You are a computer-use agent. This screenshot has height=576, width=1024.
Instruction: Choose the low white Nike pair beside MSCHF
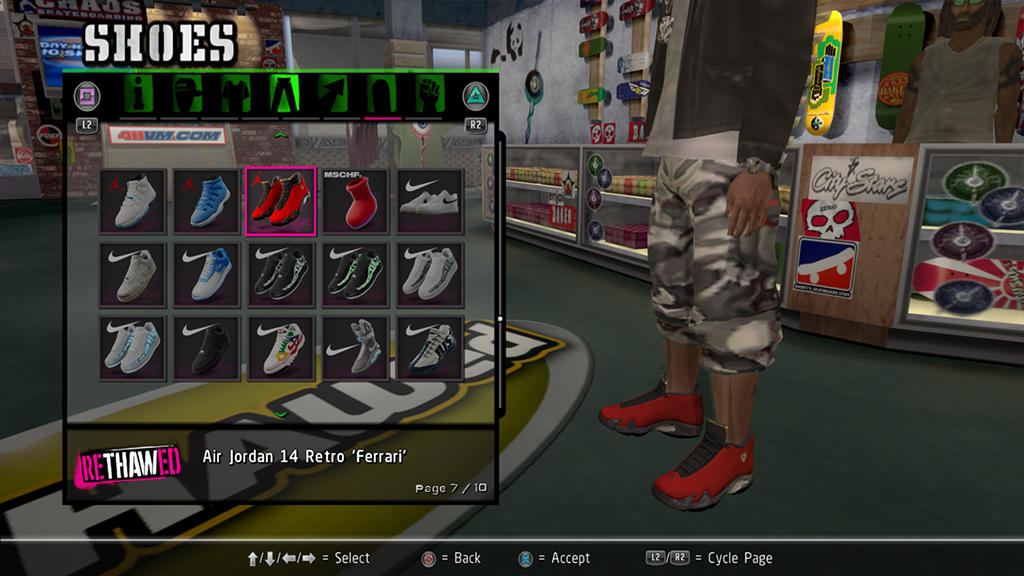pos(429,201)
